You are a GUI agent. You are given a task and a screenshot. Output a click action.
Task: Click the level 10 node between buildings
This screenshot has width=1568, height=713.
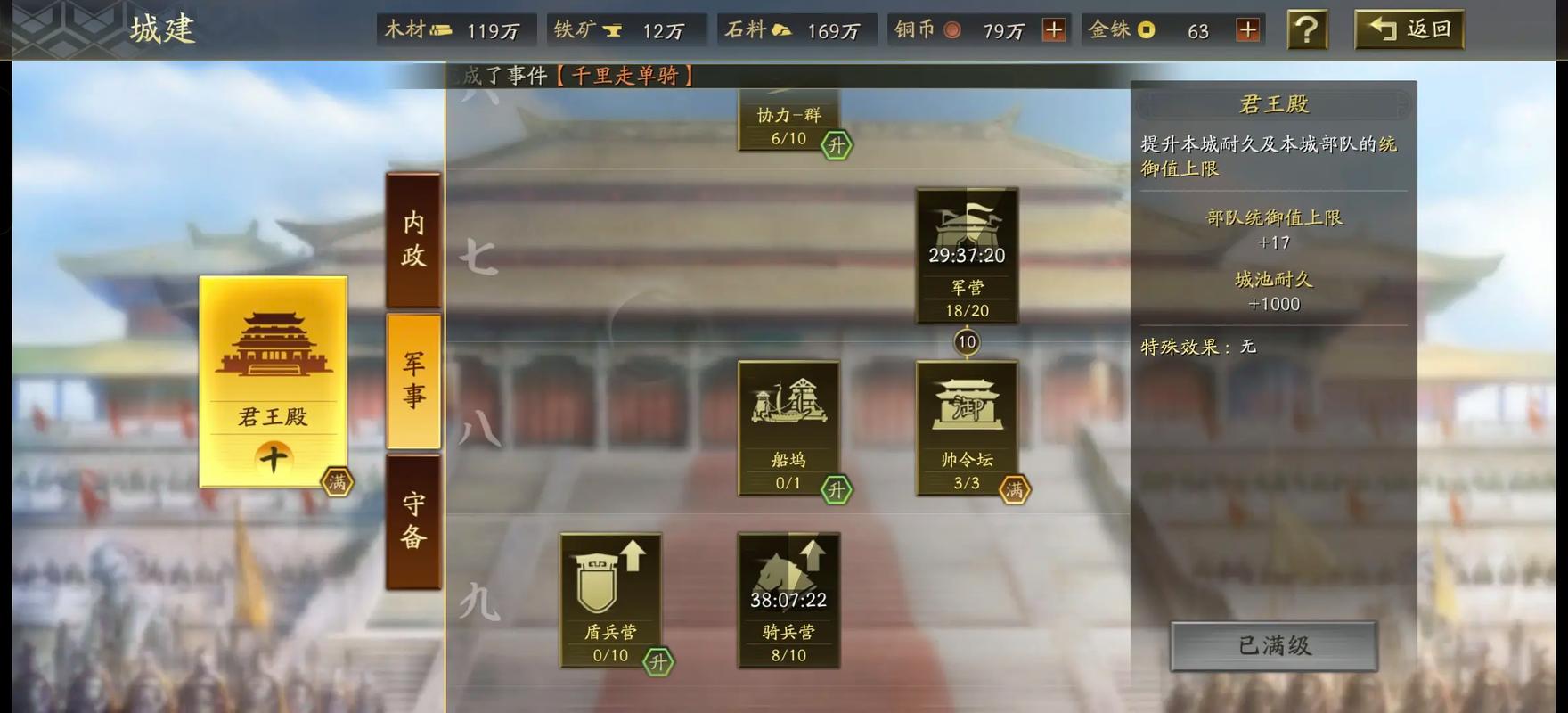tap(967, 340)
